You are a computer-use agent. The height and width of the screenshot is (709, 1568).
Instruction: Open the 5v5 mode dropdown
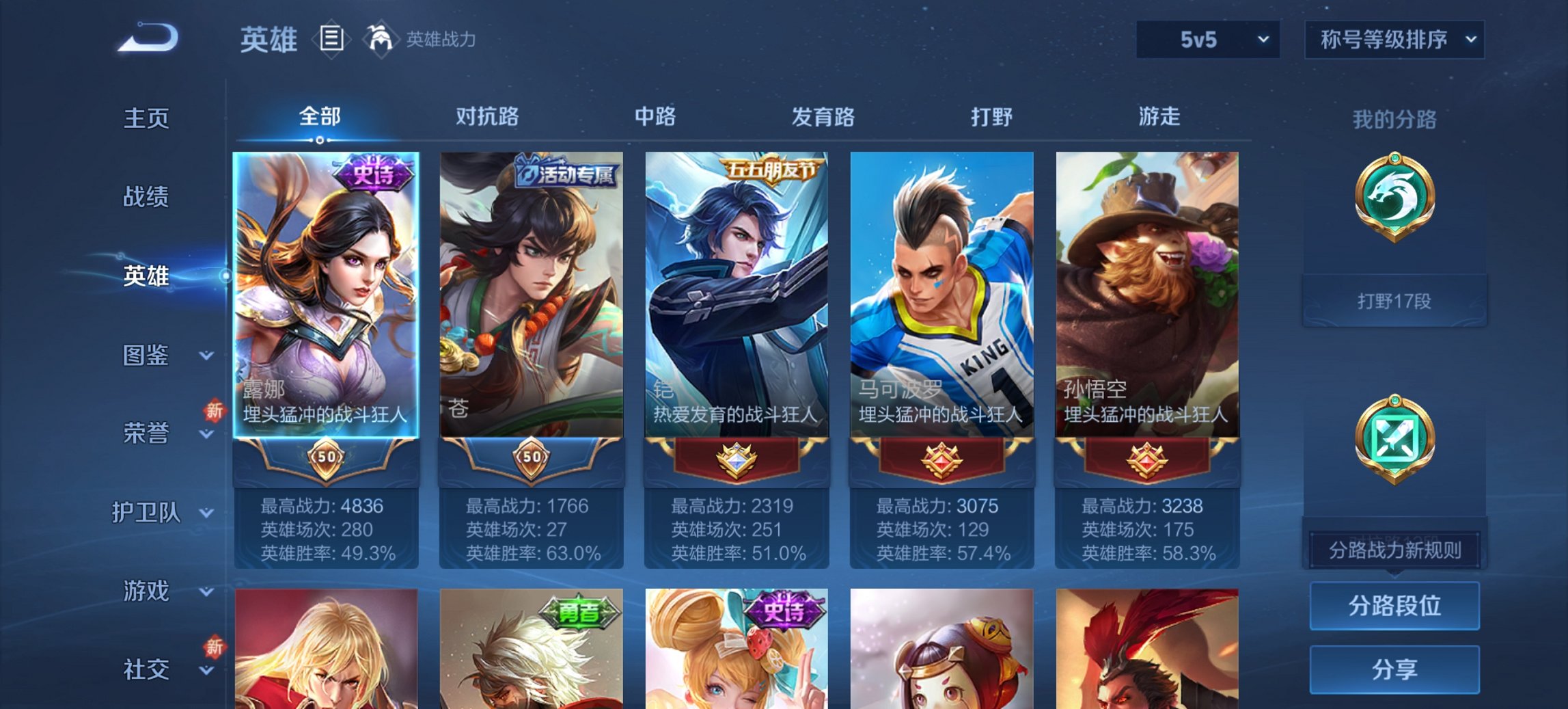(x=1207, y=40)
